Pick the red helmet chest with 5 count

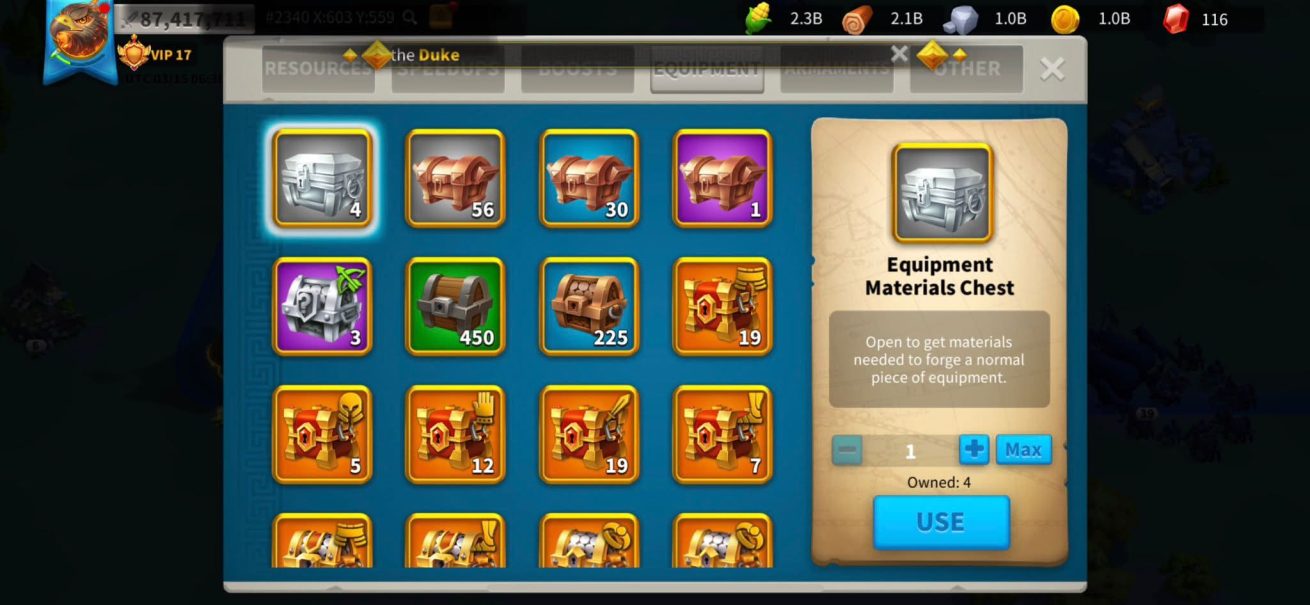pos(322,434)
